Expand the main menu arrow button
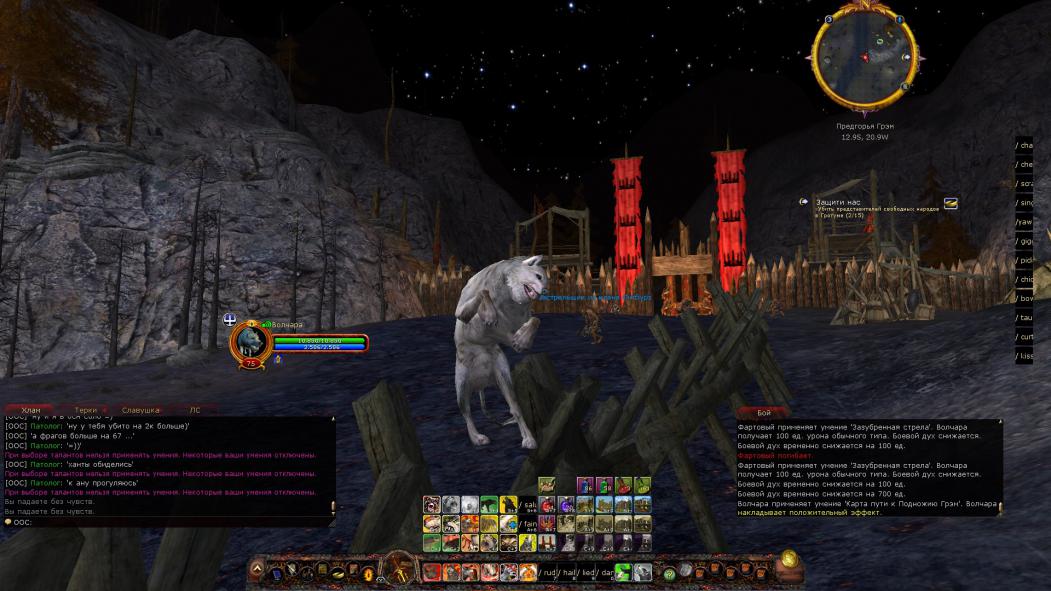1051x591 pixels. pos(257,569)
